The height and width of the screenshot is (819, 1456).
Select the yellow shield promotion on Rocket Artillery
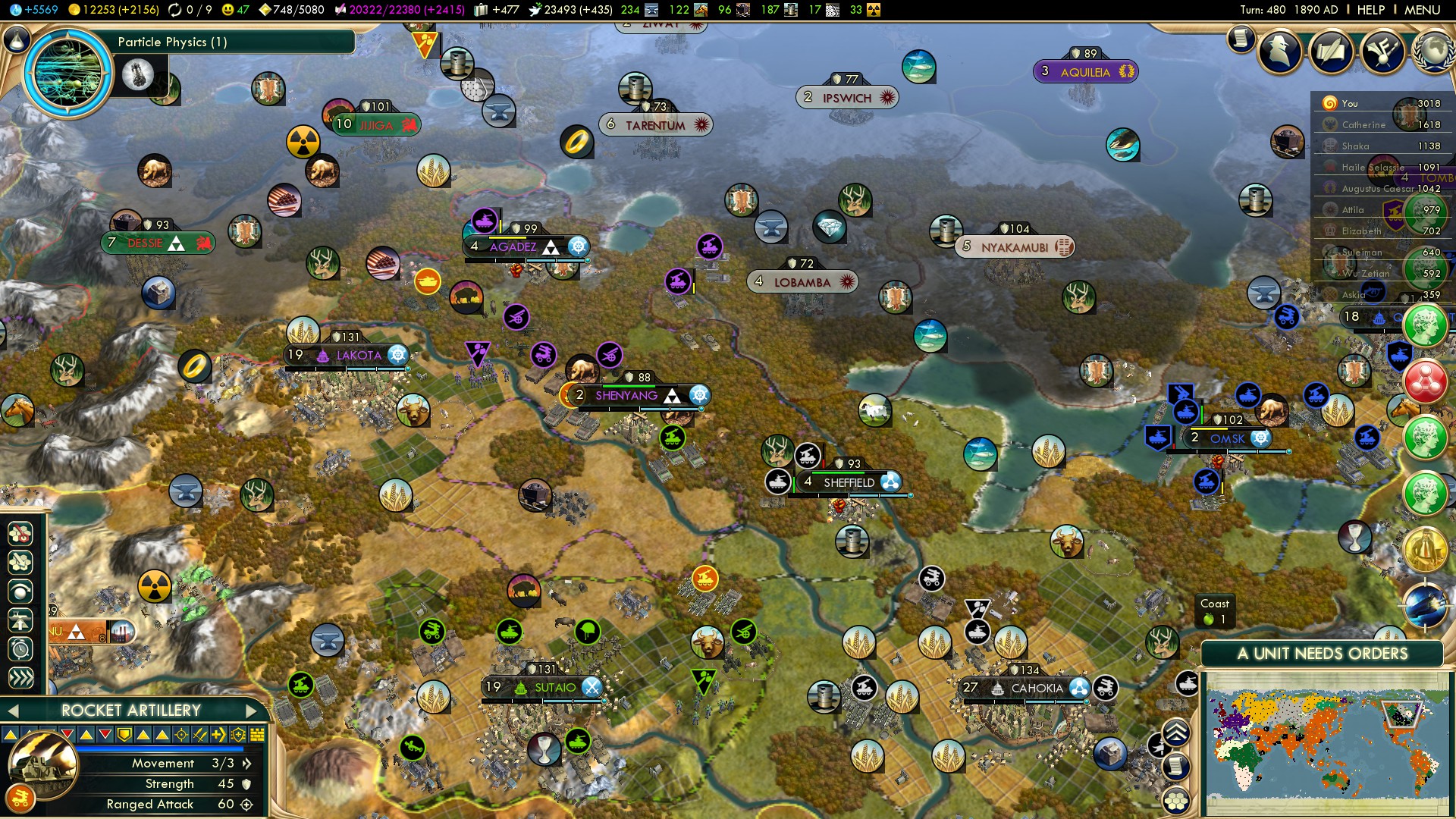[x=124, y=735]
